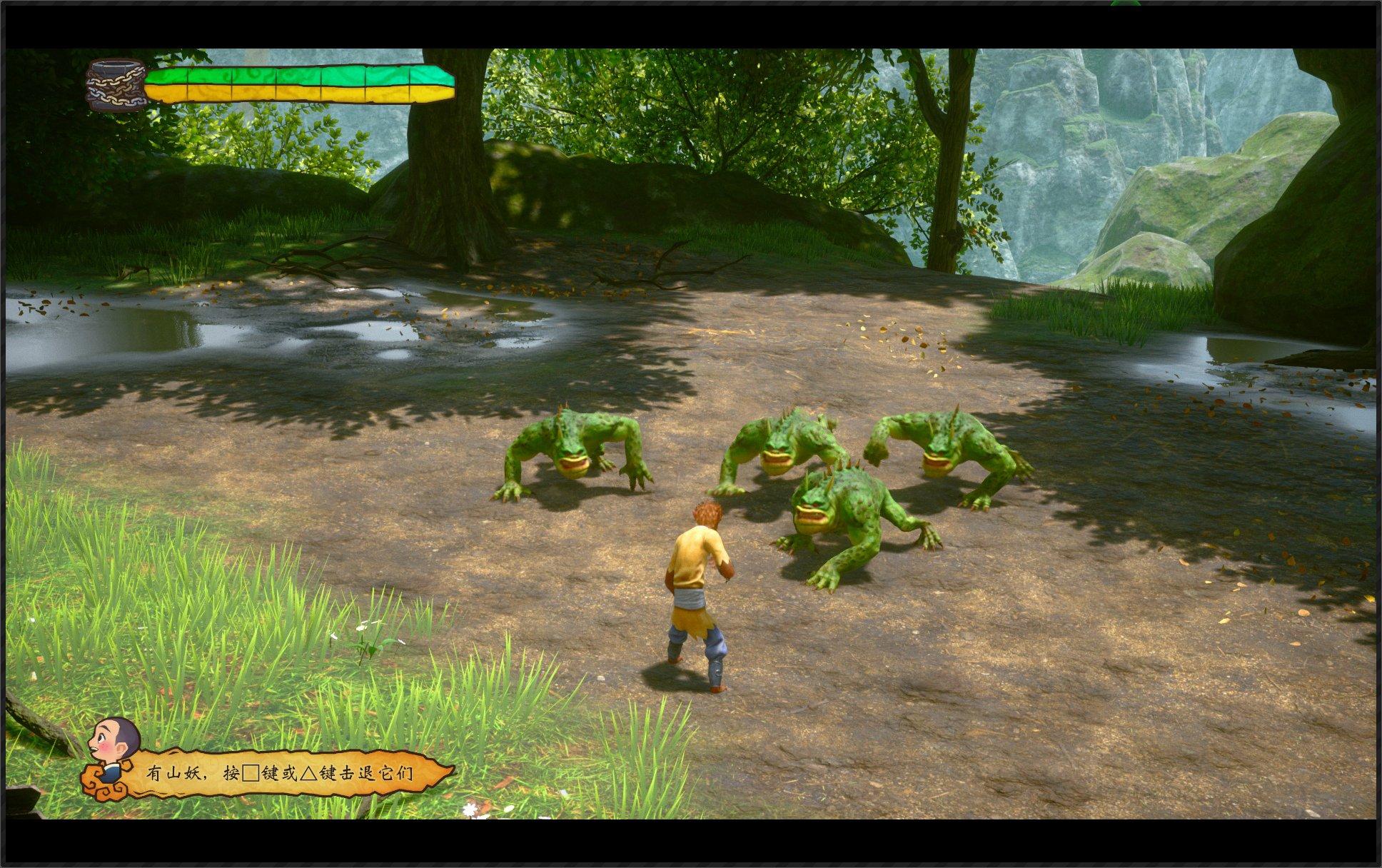
Task: Click the triangle button symbol in dialogue text
Action: (x=311, y=773)
